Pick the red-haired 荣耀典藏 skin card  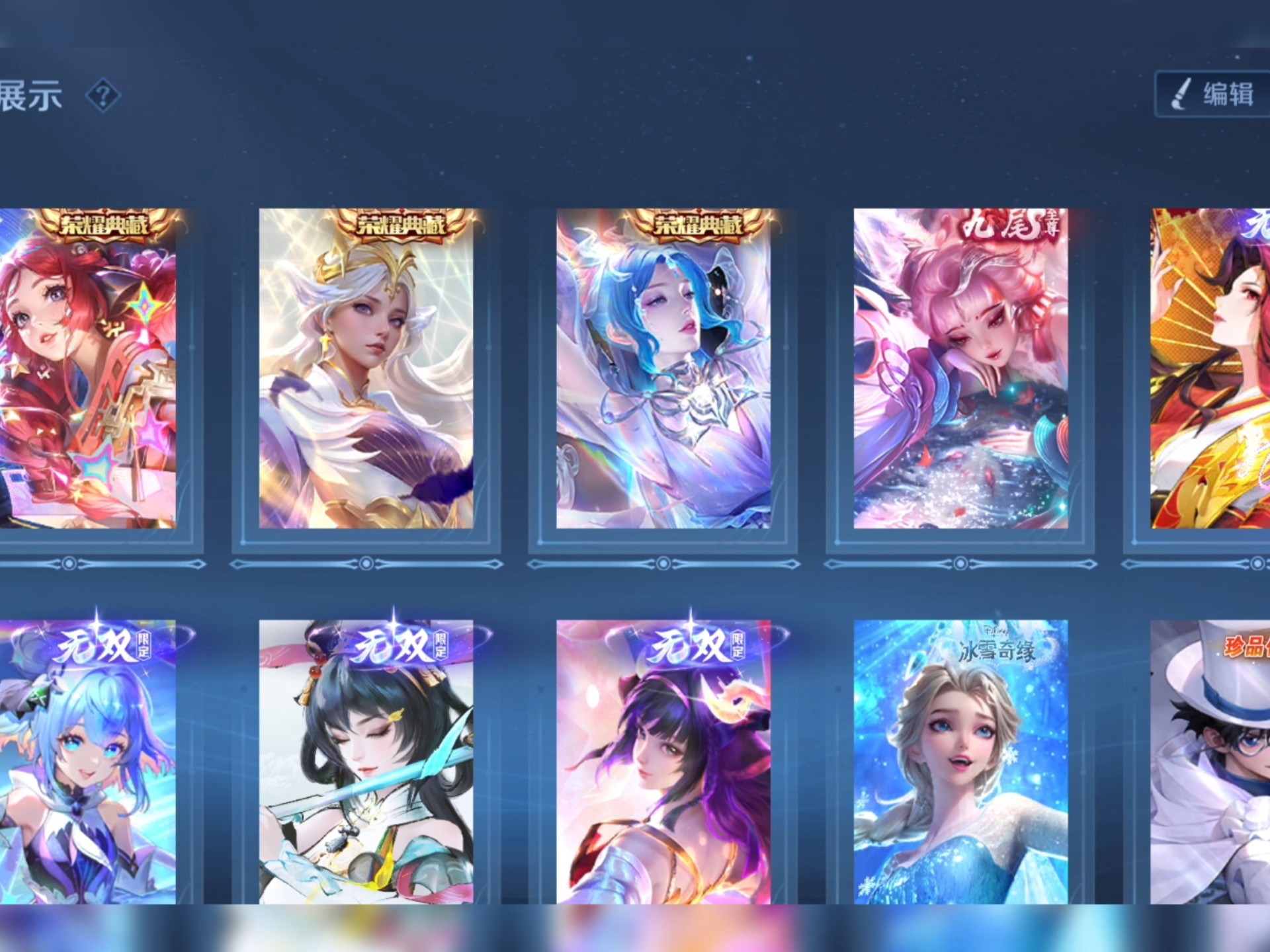coord(87,369)
